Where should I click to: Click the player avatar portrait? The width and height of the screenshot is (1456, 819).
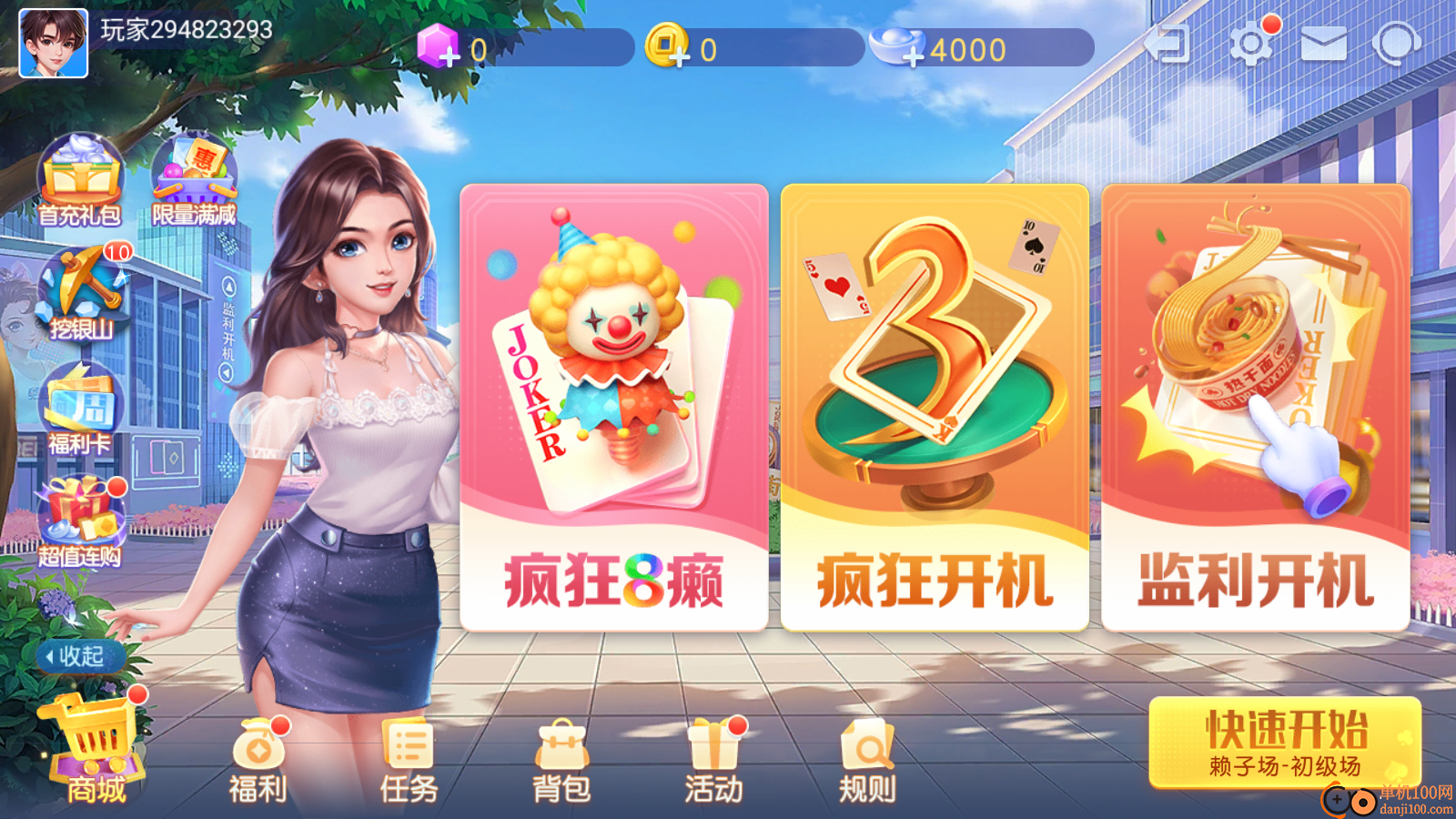(52, 44)
